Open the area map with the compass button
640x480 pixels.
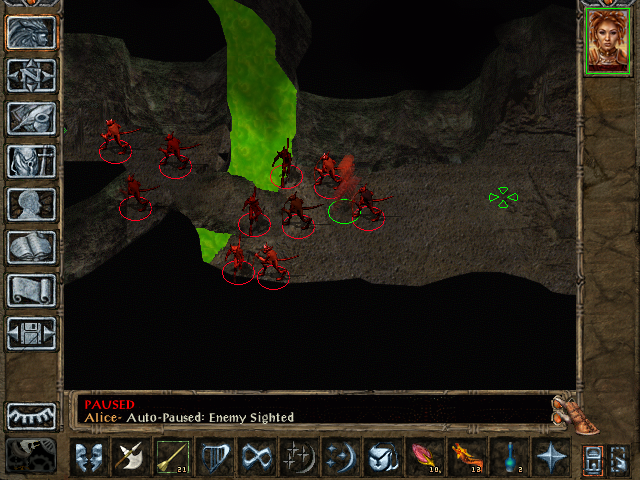coord(31,75)
